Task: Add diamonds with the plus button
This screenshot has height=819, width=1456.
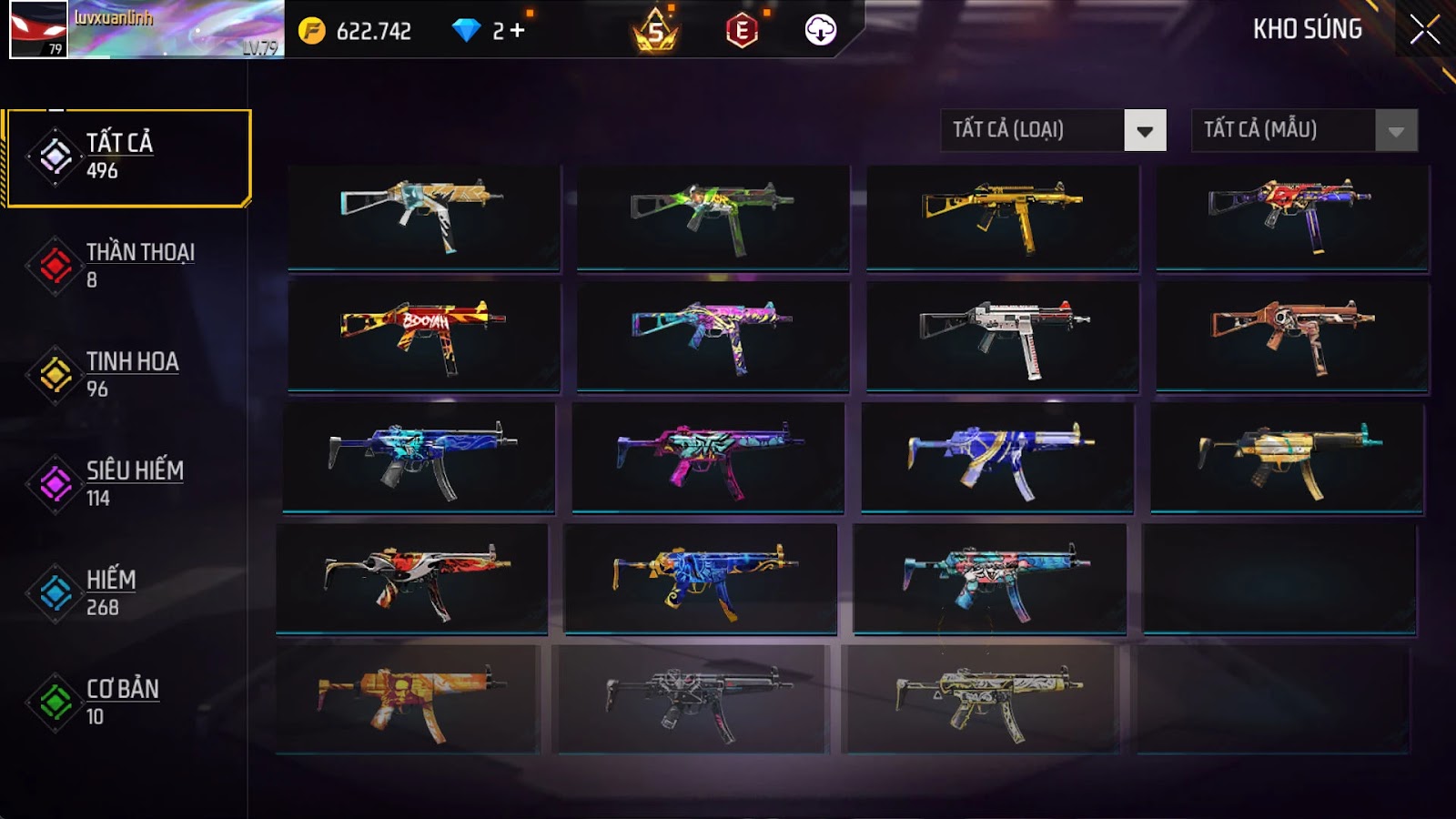Action: pos(518,31)
